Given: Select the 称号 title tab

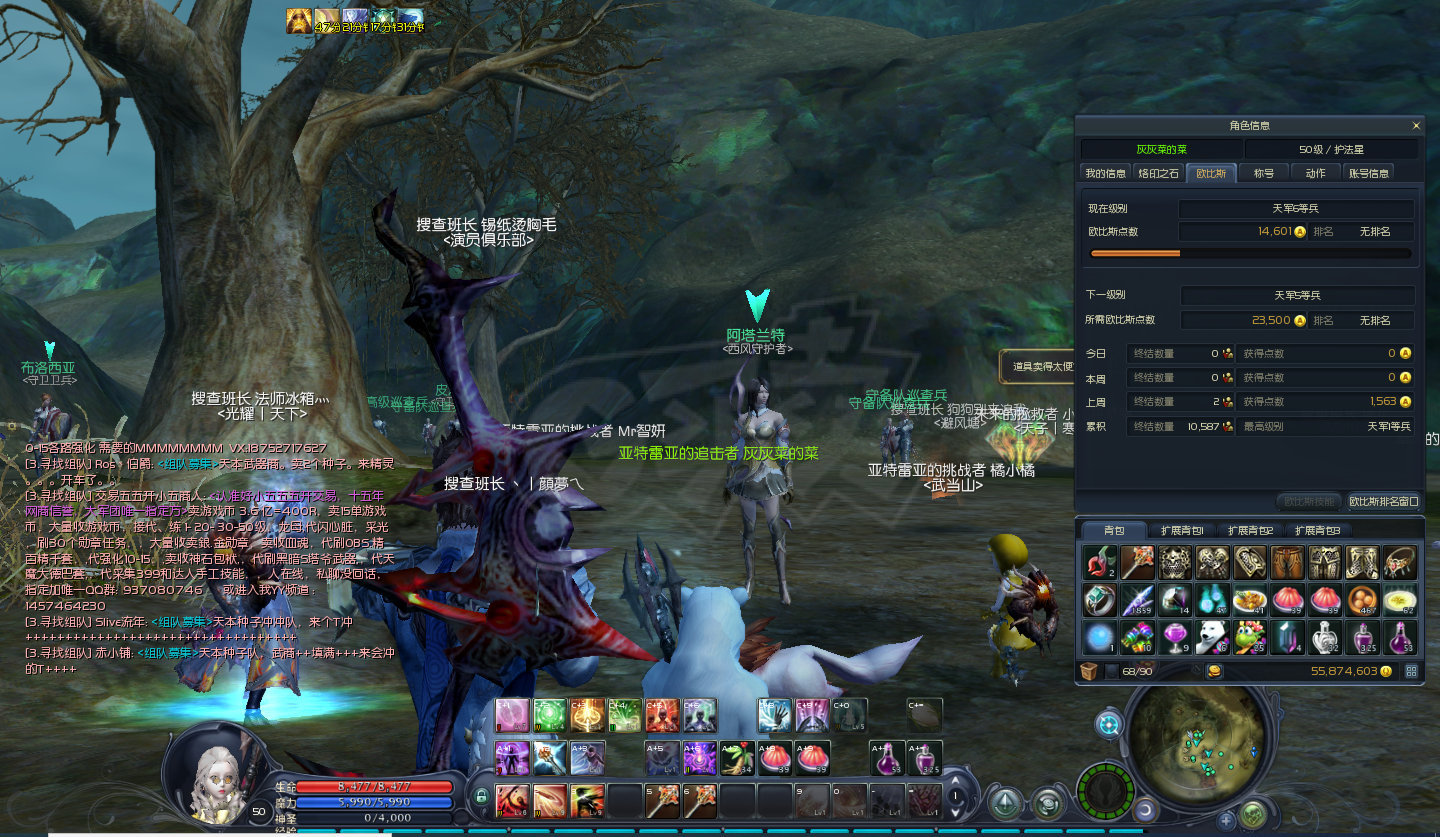Looking at the screenshot, I should tap(1264, 173).
